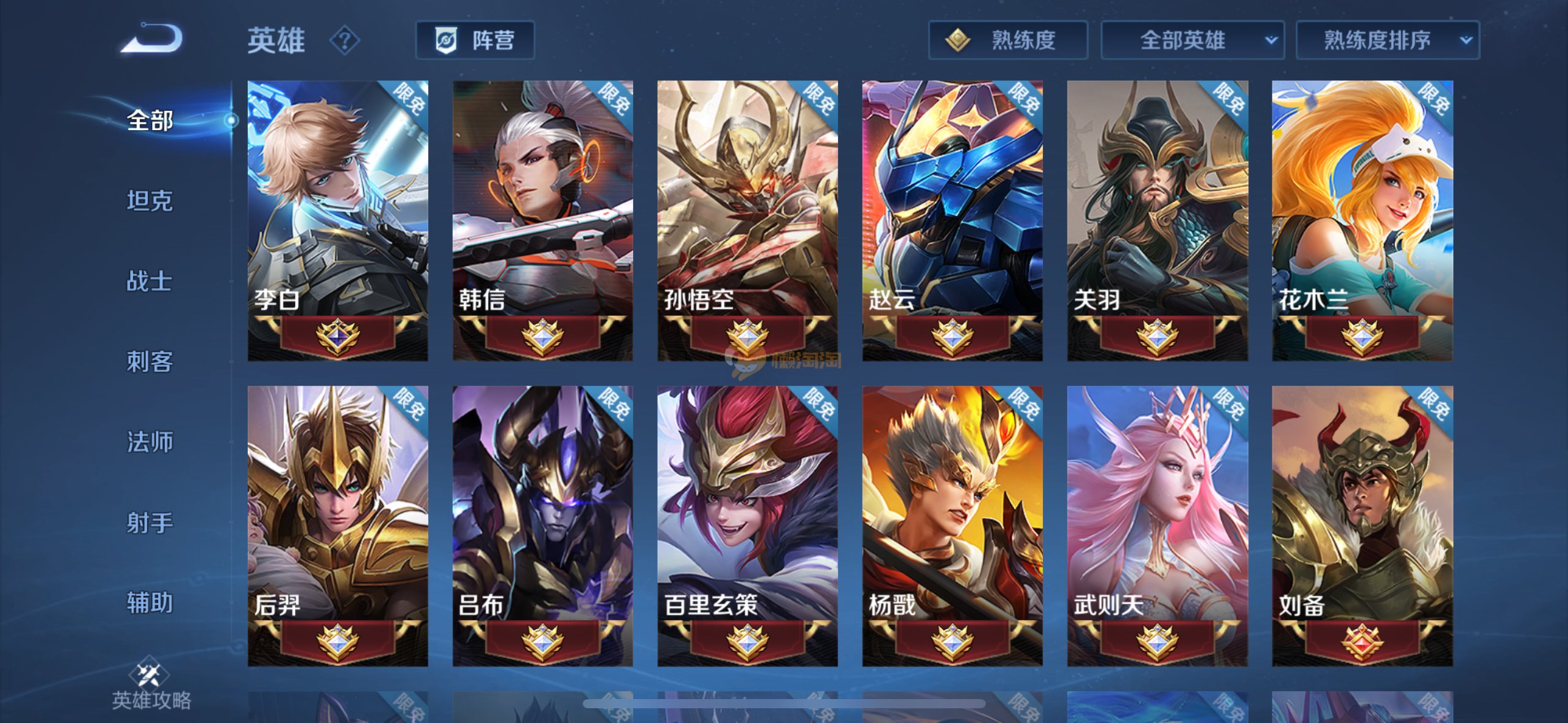The image size is (1568, 723).
Task: Switch to the 刺客 tab
Action: (x=150, y=361)
